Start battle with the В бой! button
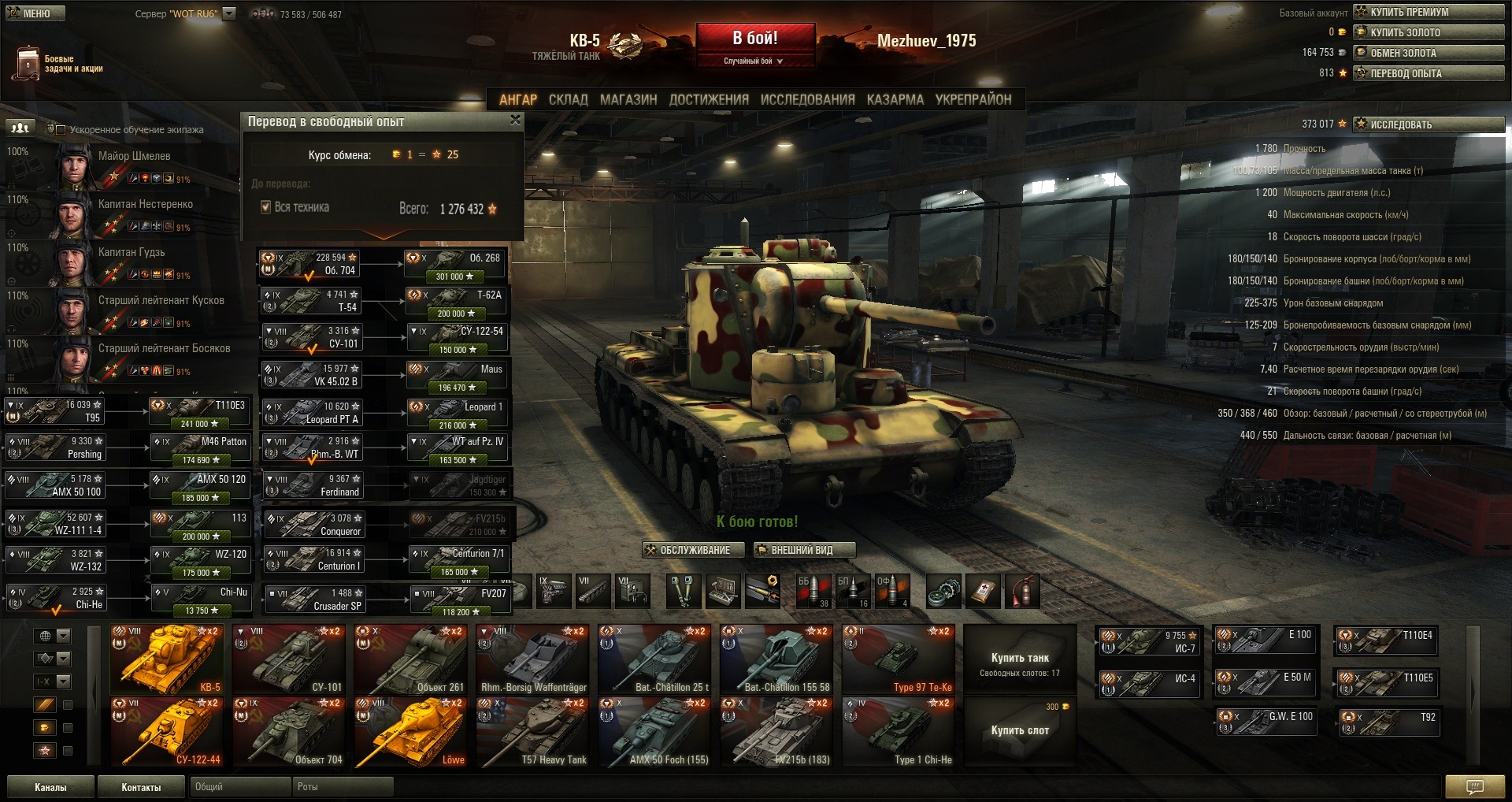 (x=754, y=38)
